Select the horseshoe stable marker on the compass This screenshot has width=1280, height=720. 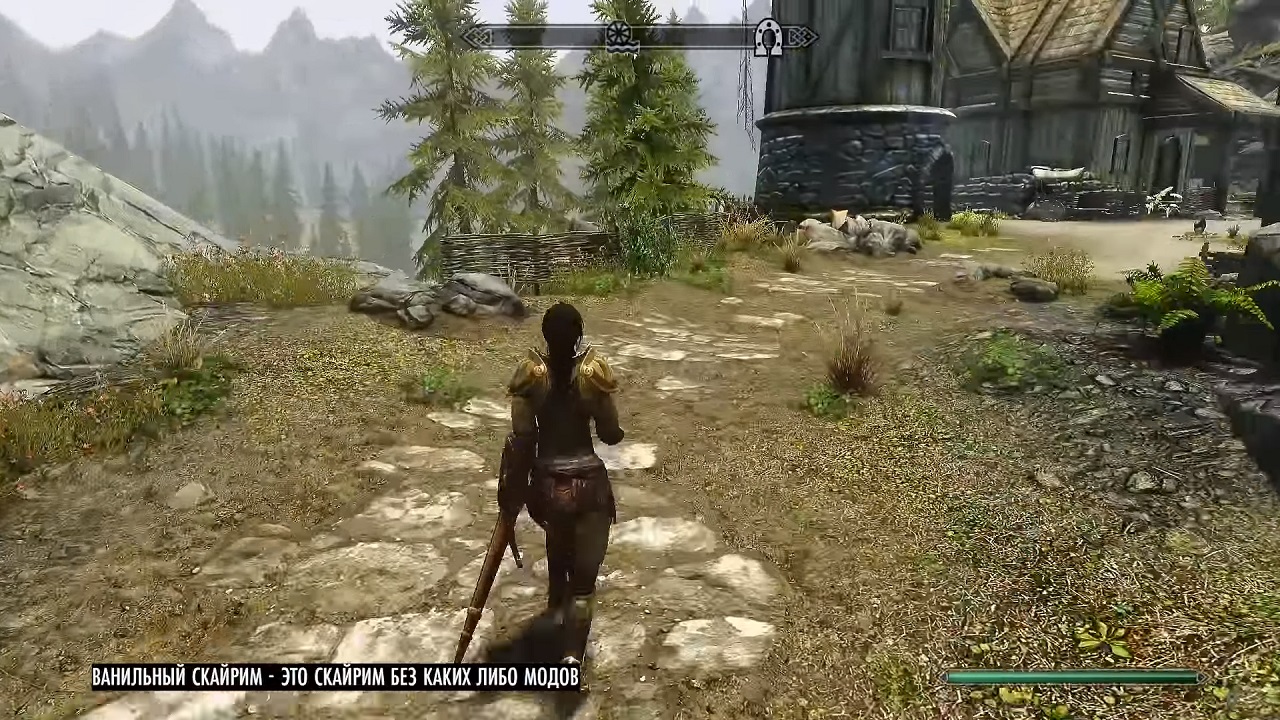[x=768, y=37]
